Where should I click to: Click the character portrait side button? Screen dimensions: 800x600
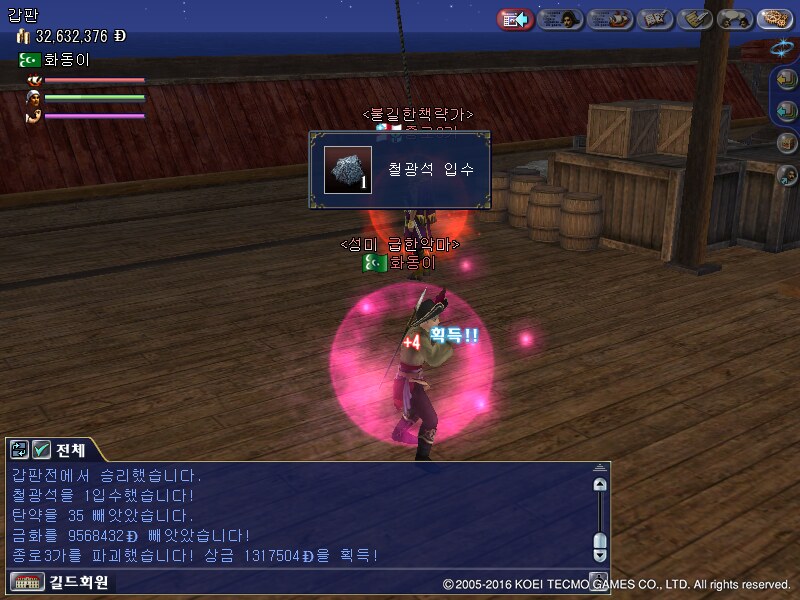pyautogui.click(x=788, y=174)
